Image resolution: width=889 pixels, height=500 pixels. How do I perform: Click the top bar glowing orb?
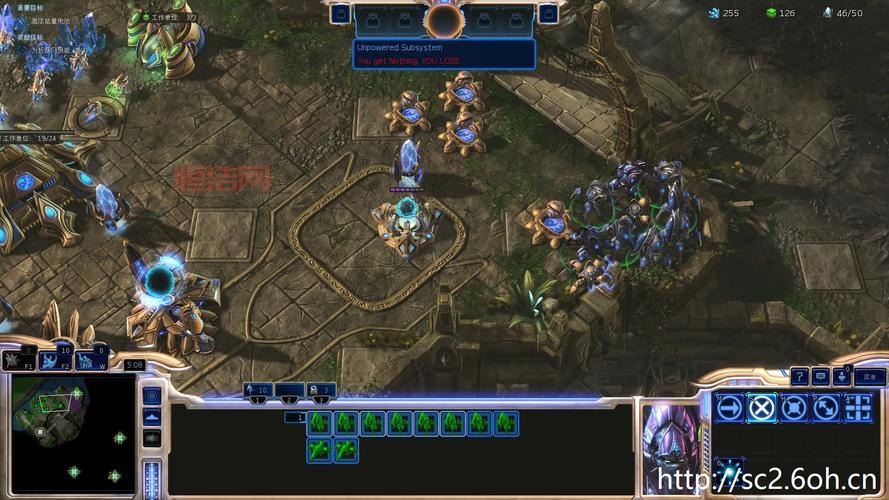[x=444, y=19]
